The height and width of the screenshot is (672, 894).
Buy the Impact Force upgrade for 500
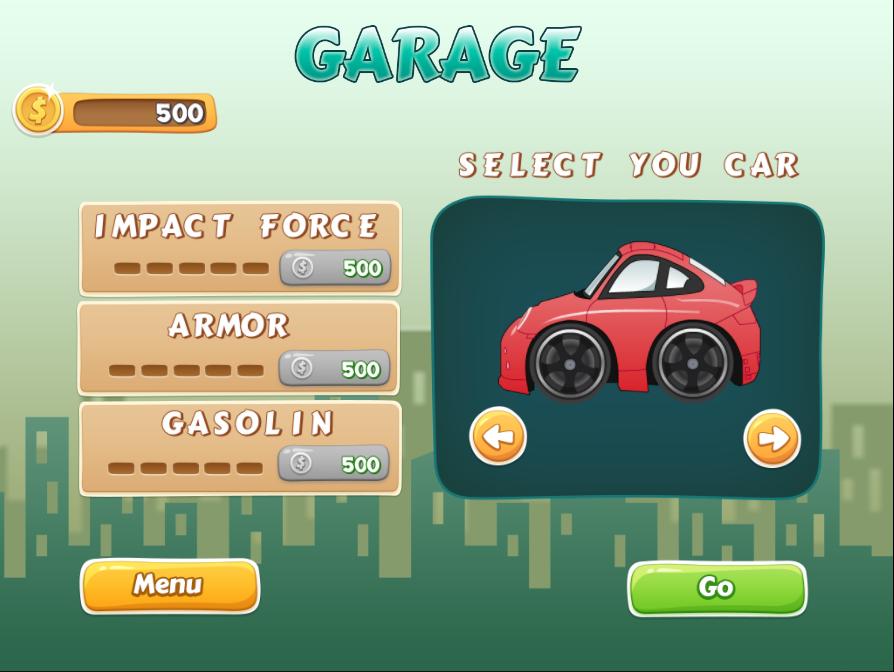(x=335, y=268)
